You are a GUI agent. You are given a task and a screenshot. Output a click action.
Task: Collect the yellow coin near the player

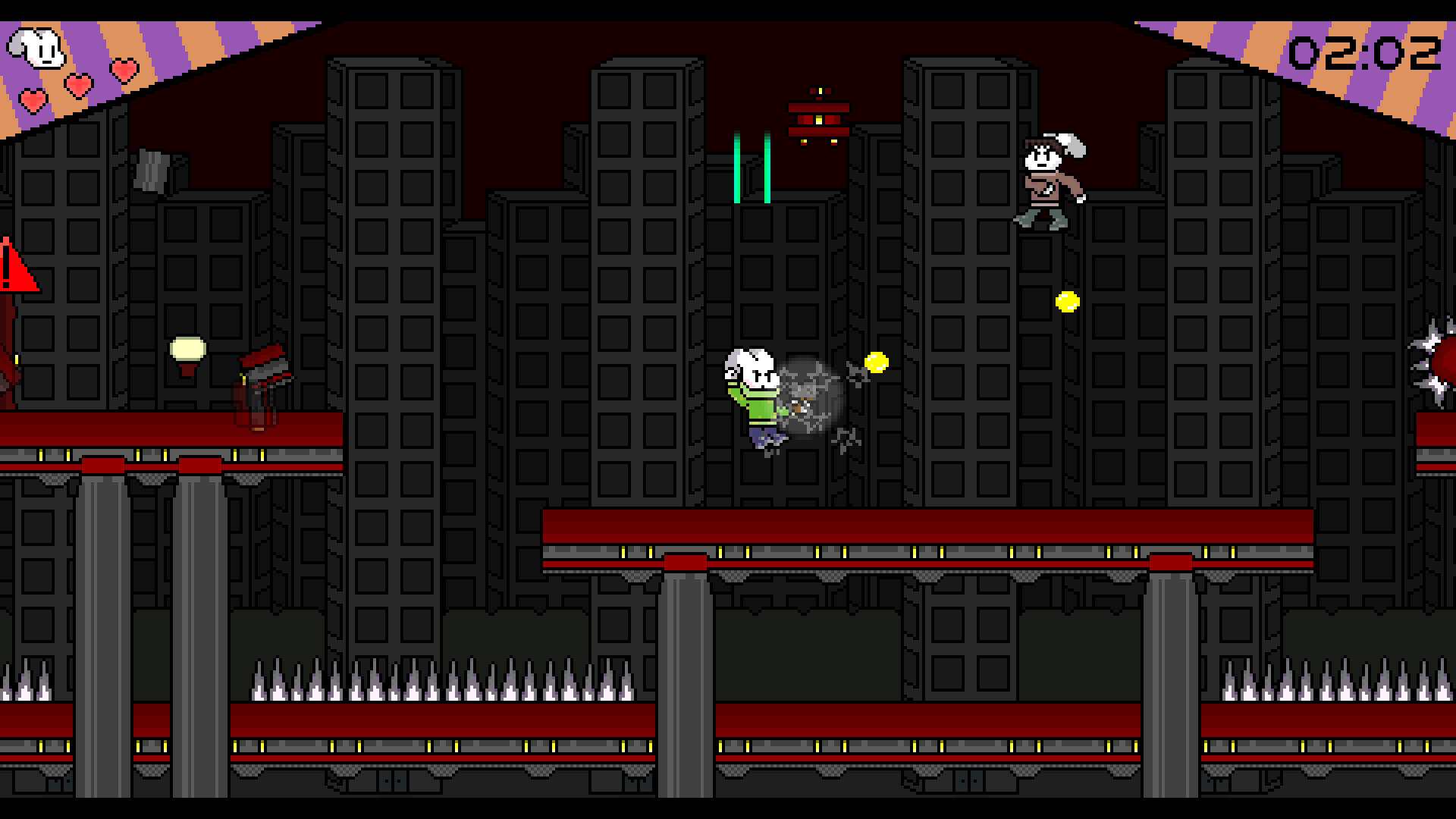[876, 362]
